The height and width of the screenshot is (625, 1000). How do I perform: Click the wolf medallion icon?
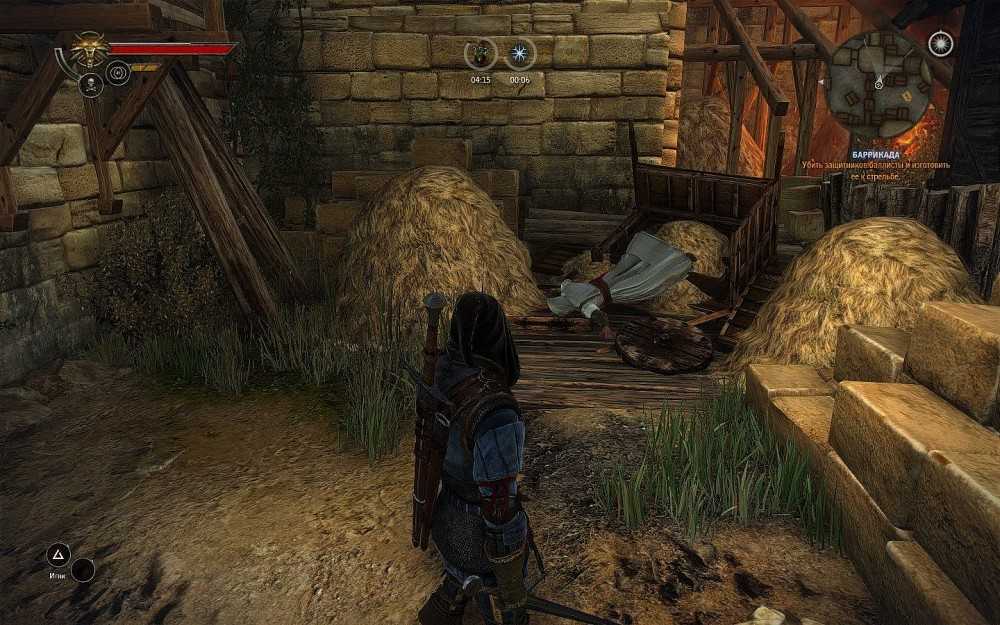(89, 49)
